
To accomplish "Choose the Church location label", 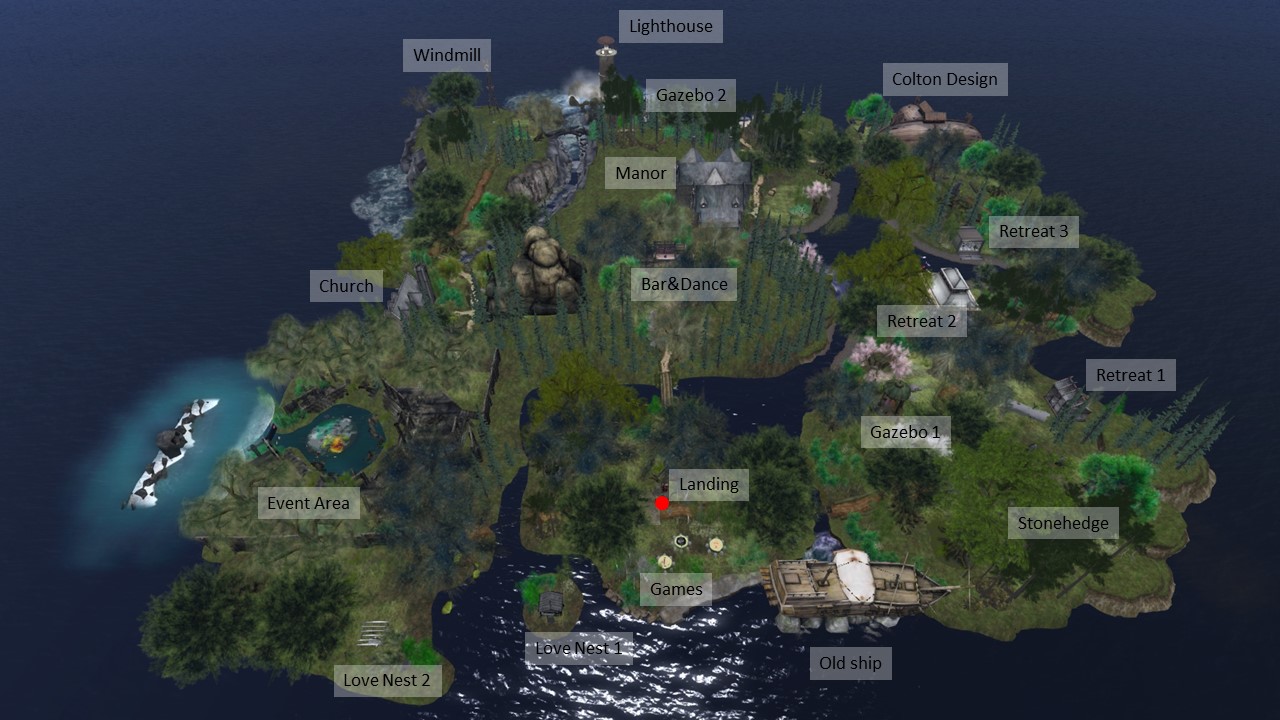I will pos(346,286).
